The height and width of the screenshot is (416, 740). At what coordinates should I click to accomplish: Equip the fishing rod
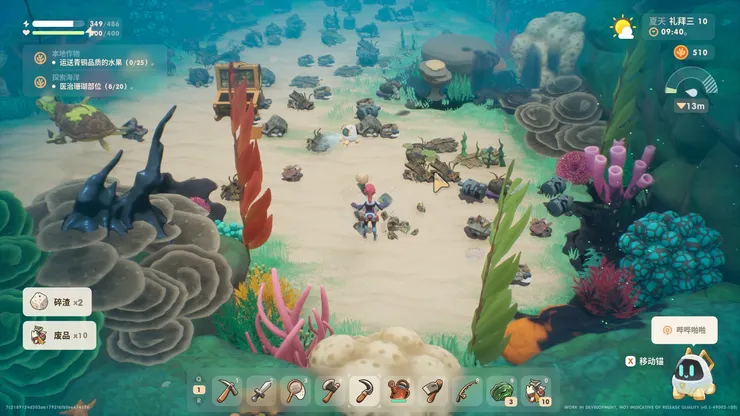(467, 389)
